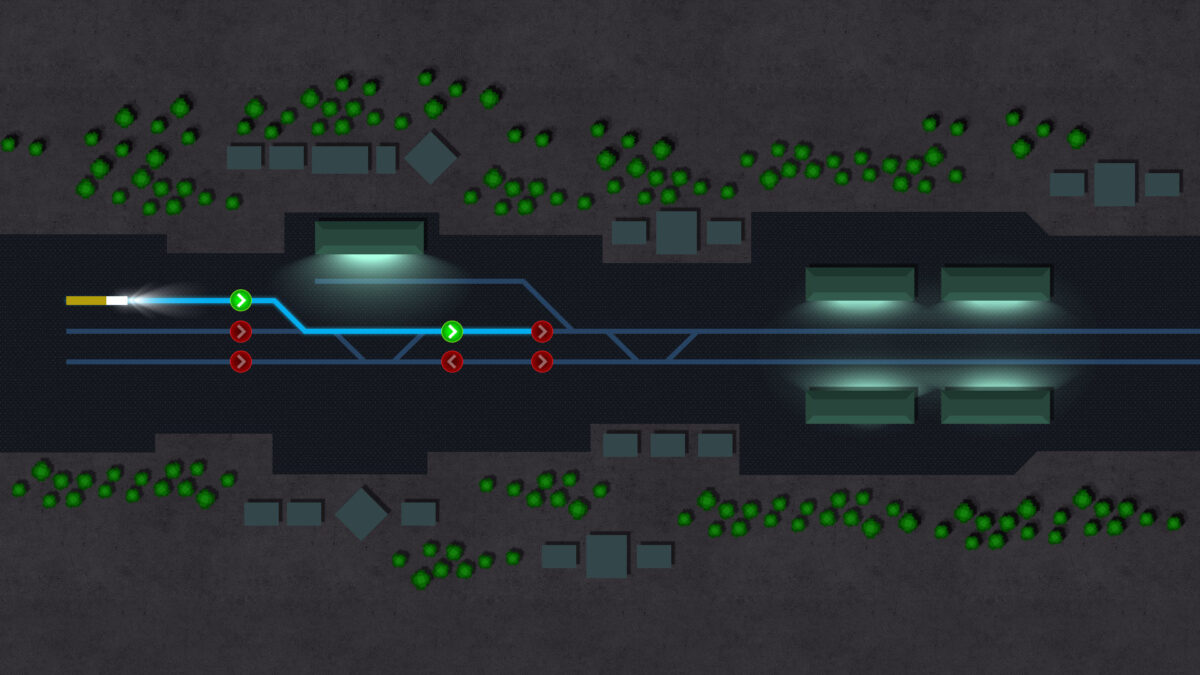The height and width of the screenshot is (675, 1200).
Task: Click the red signal ending the highlighted route
Action: point(542,331)
